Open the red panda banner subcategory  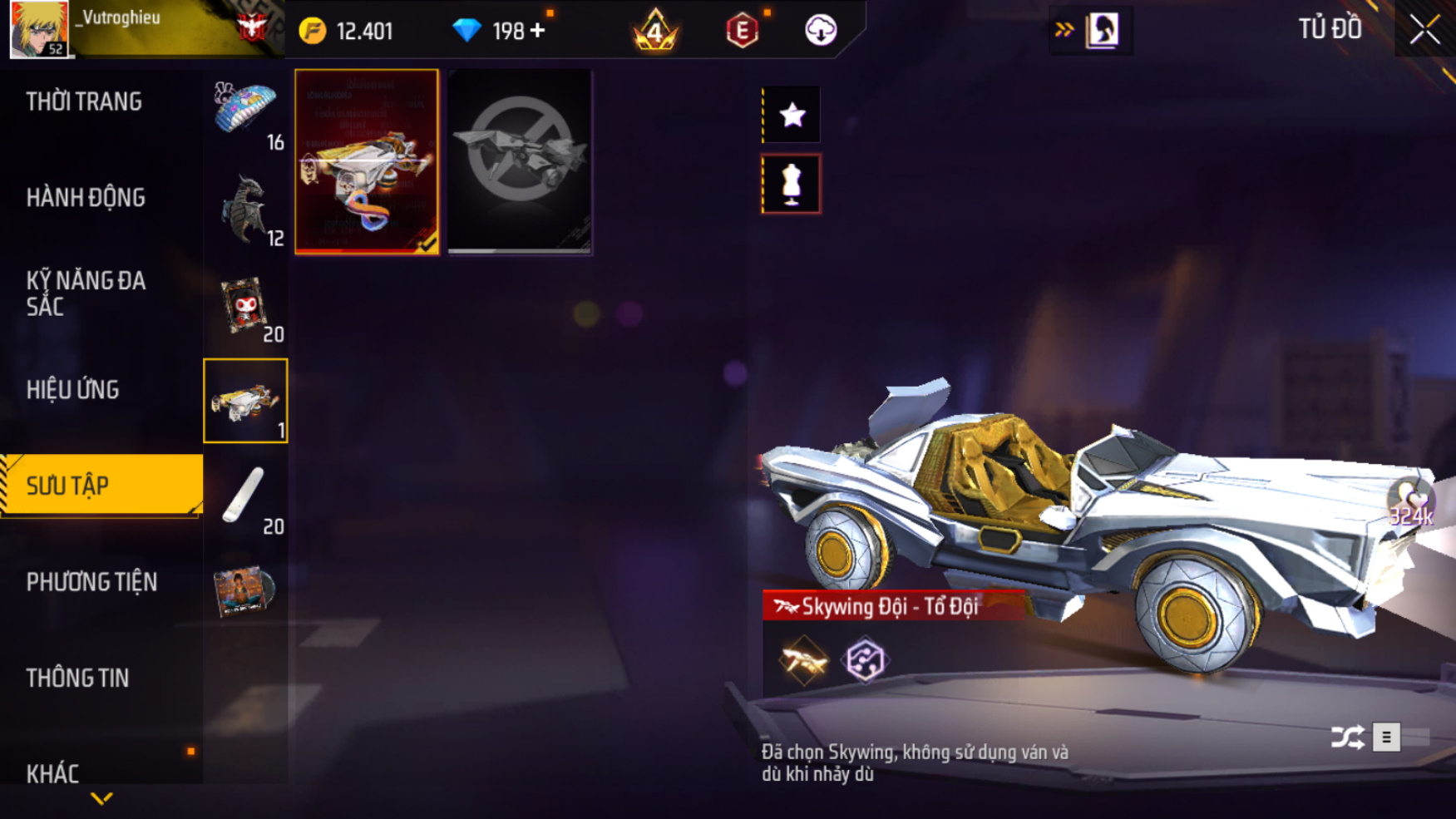[x=245, y=306]
